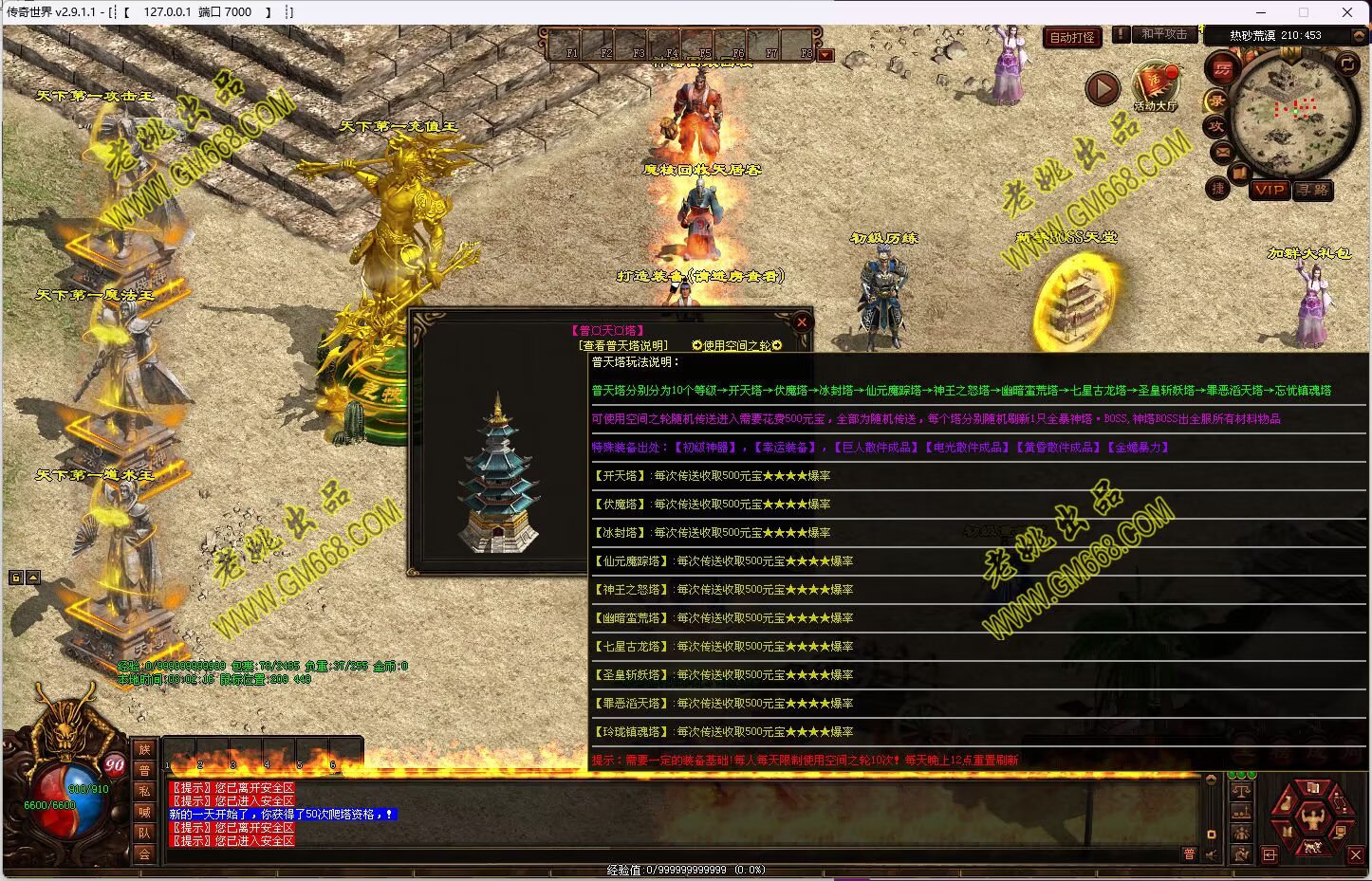Select the 队 team chat channel
This screenshot has width=1372, height=881.
click(x=144, y=833)
